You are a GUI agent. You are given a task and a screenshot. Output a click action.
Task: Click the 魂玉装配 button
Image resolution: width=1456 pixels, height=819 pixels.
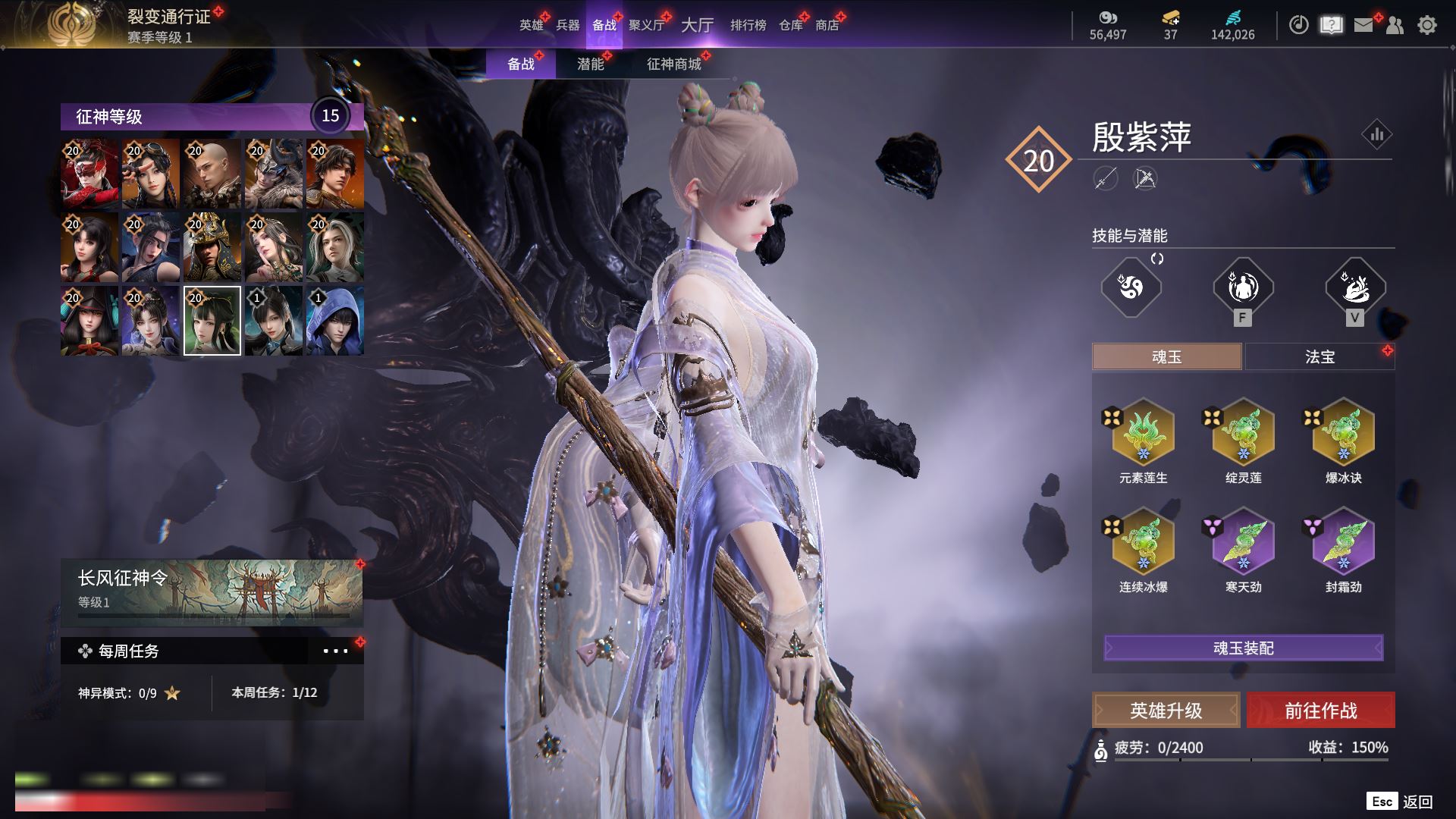click(x=1243, y=648)
